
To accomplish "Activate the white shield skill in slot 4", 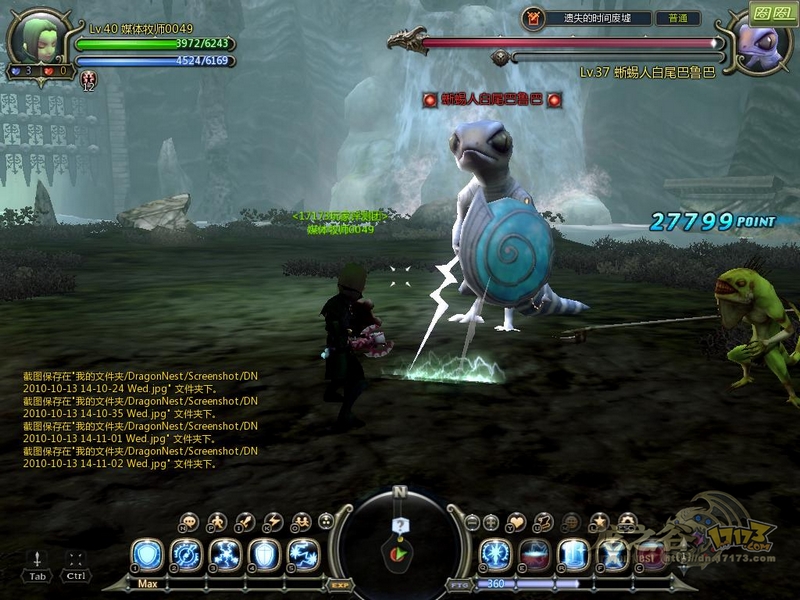I will coord(264,554).
